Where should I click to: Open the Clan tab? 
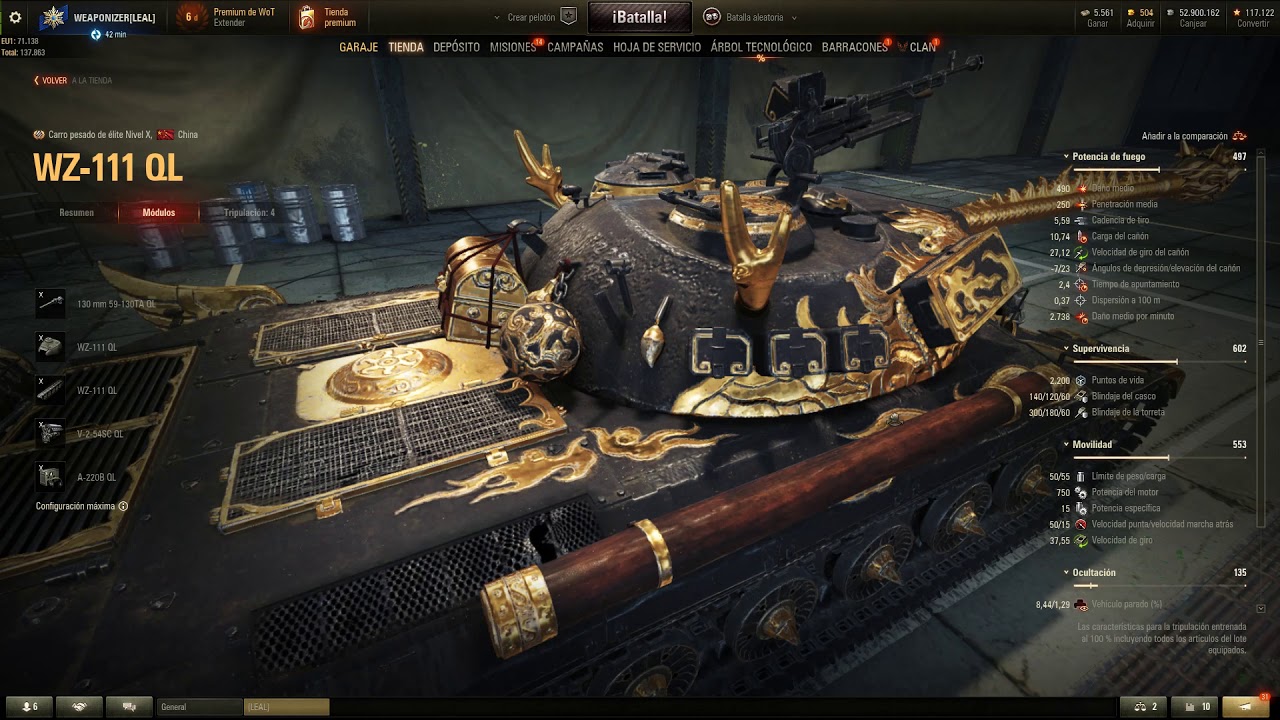tap(922, 47)
